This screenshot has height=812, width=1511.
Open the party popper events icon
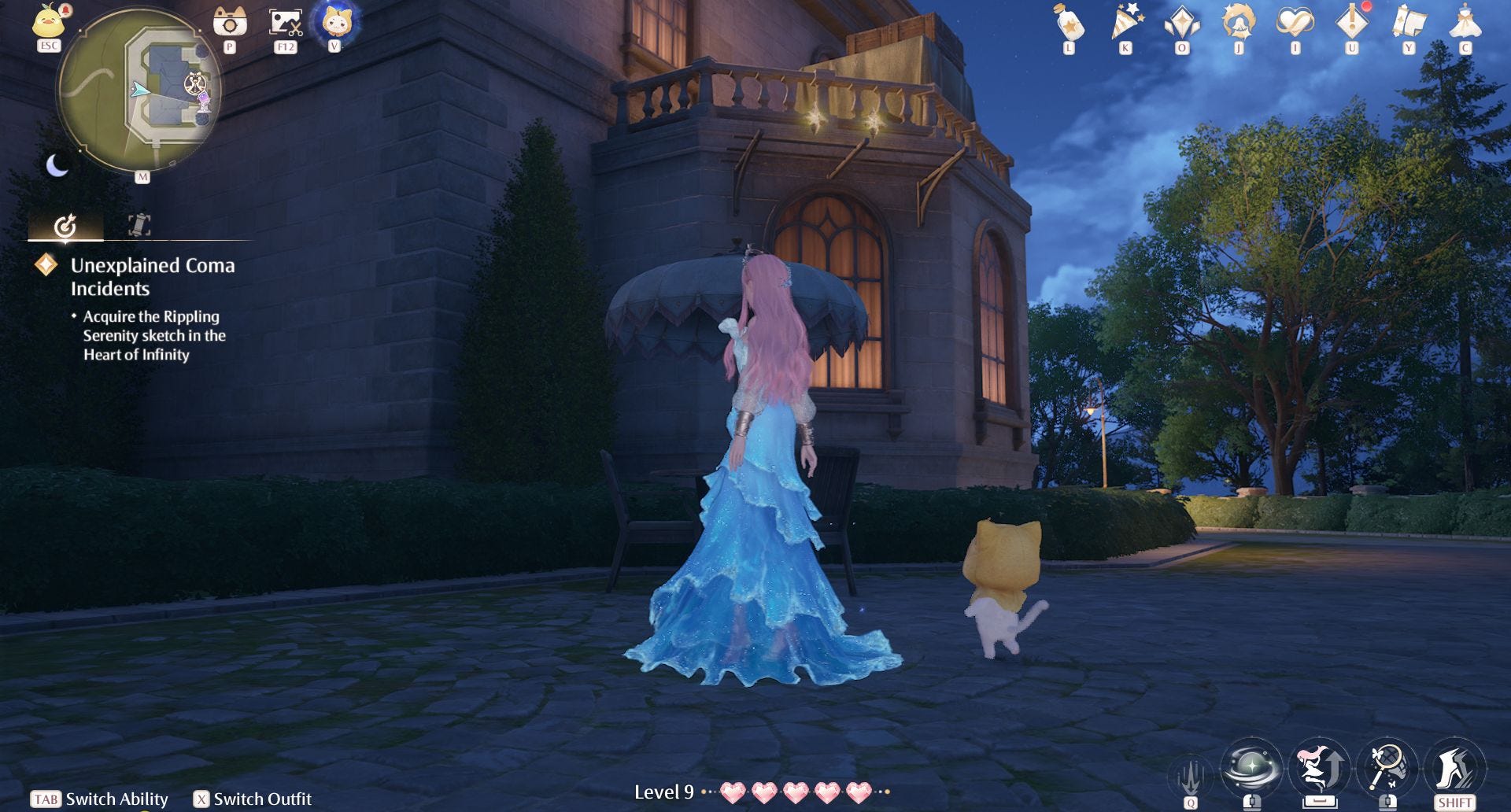pyautogui.click(x=1126, y=23)
